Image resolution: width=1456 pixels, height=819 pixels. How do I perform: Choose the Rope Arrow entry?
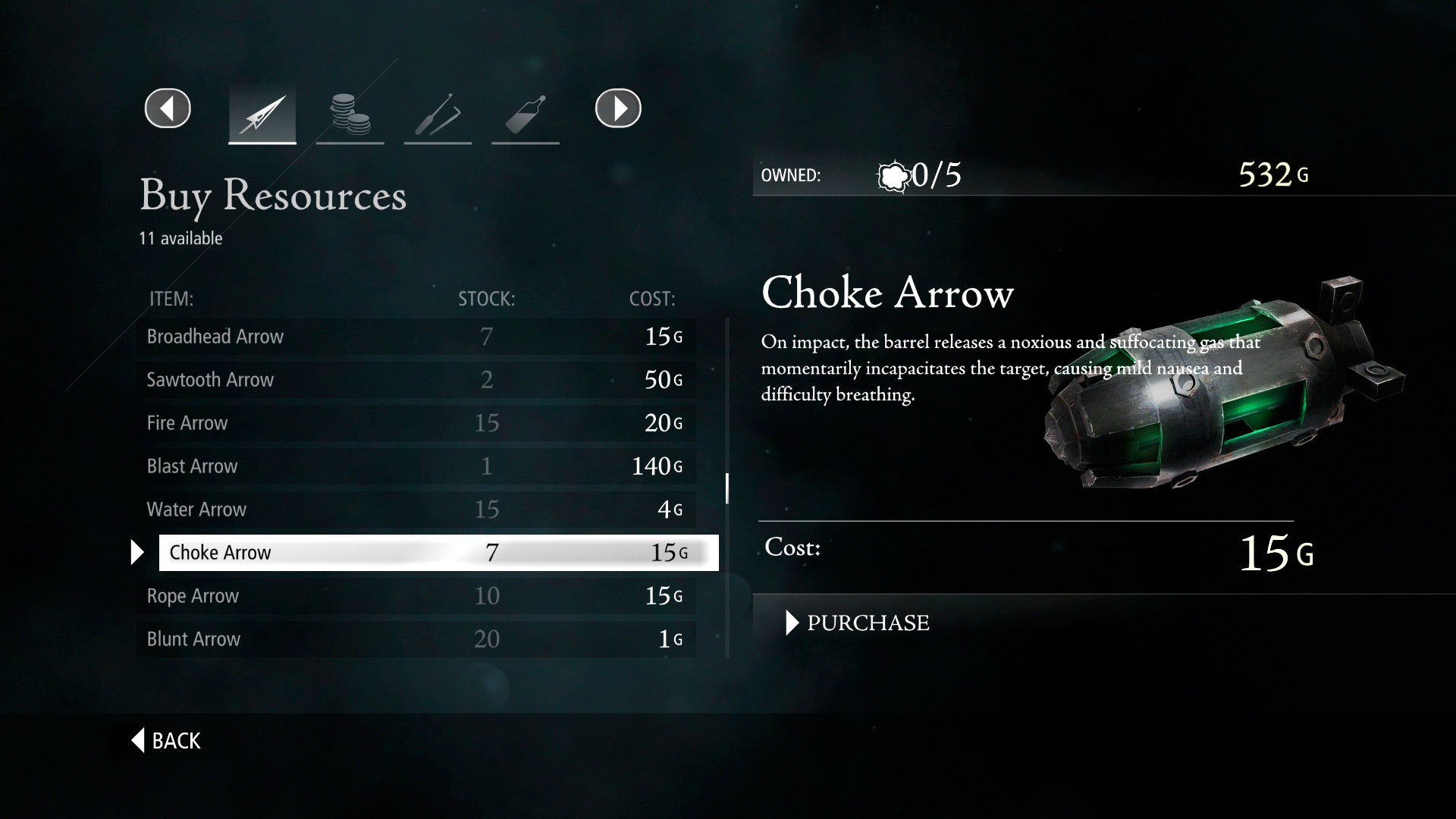pyautogui.click(x=416, y=595)
